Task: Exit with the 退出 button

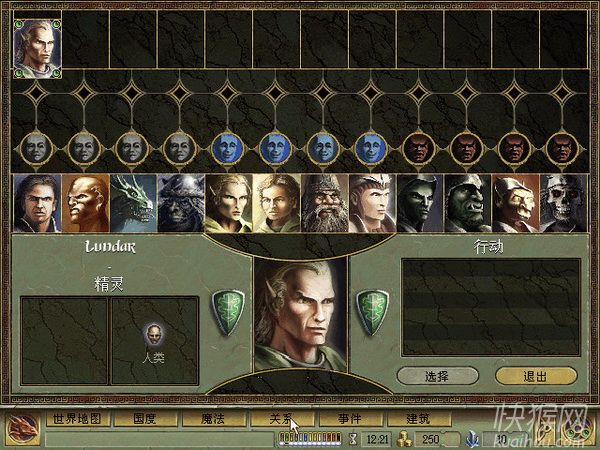Action: pyautogui.click(x=535, y=376)
